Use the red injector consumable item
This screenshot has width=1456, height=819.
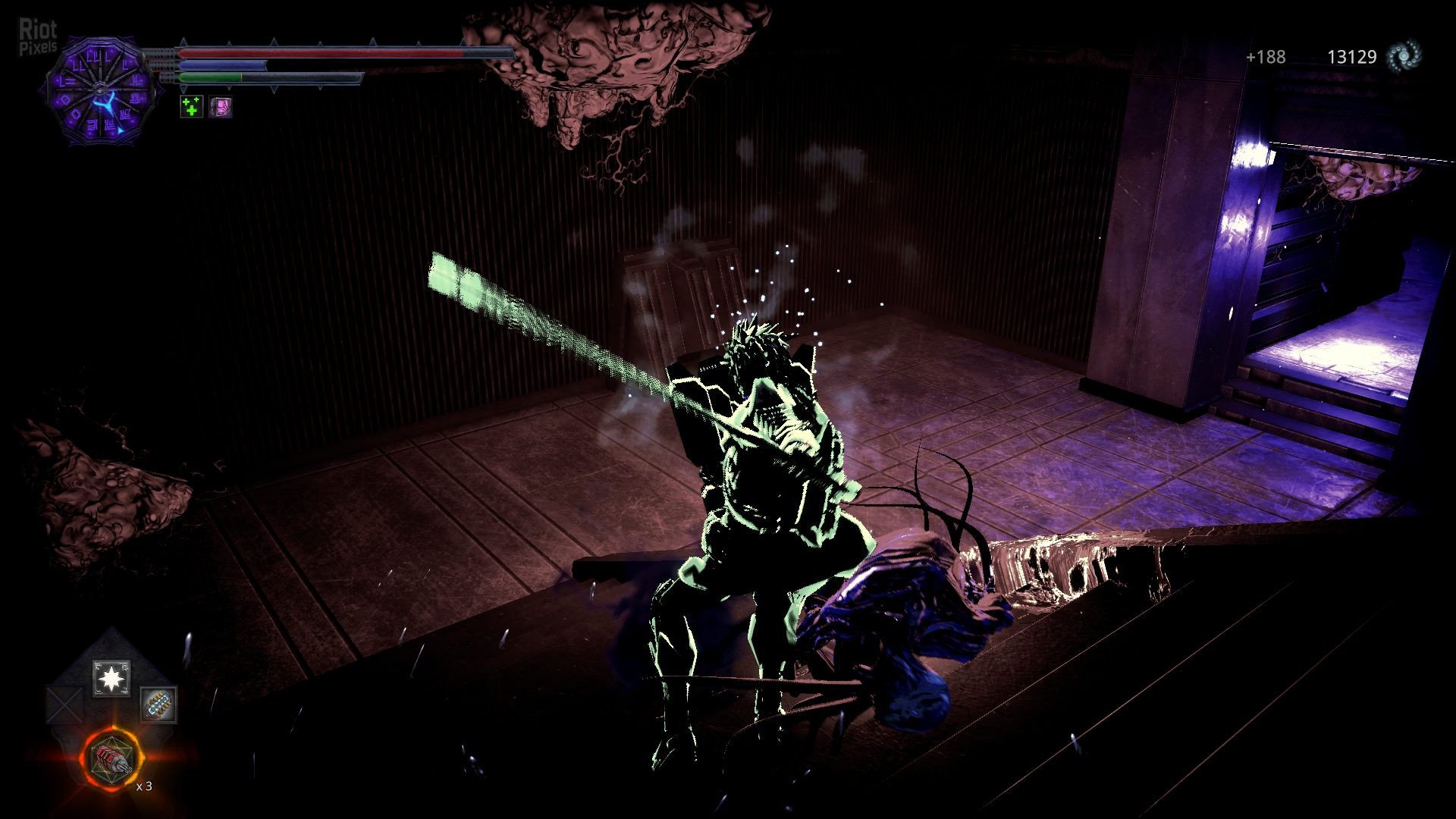coord(112,758)
